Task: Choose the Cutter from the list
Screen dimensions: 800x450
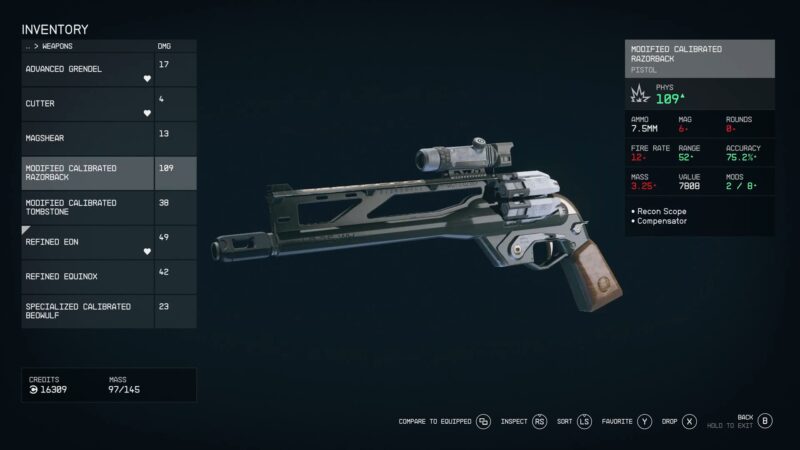Action: [x=88, y=104]
